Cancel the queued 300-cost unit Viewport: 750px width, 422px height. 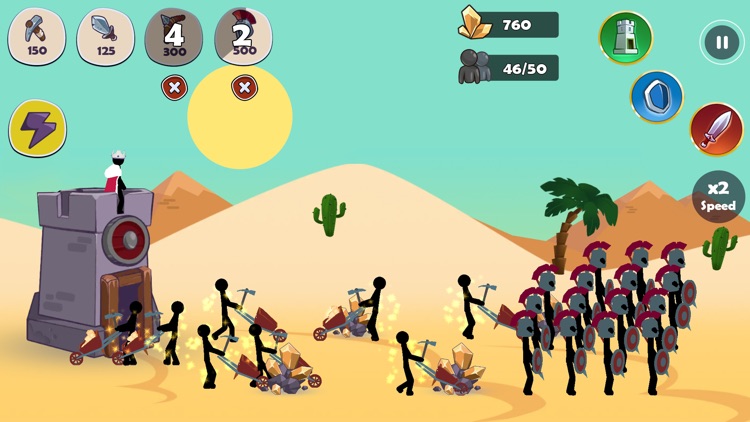pyautogui.click(x=174, y=88)
